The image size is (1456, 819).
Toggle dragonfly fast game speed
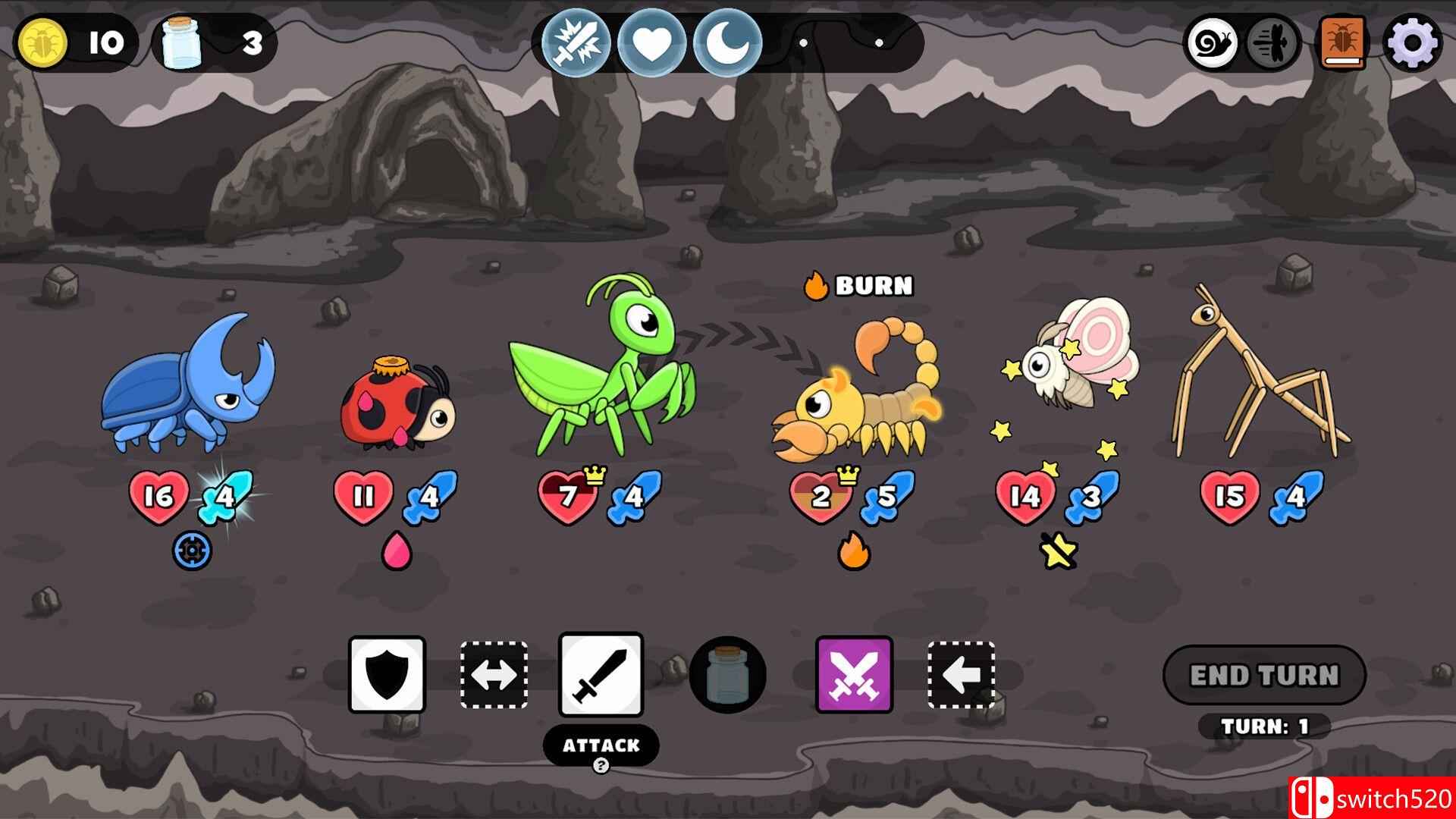click(x=1269, y=43)
